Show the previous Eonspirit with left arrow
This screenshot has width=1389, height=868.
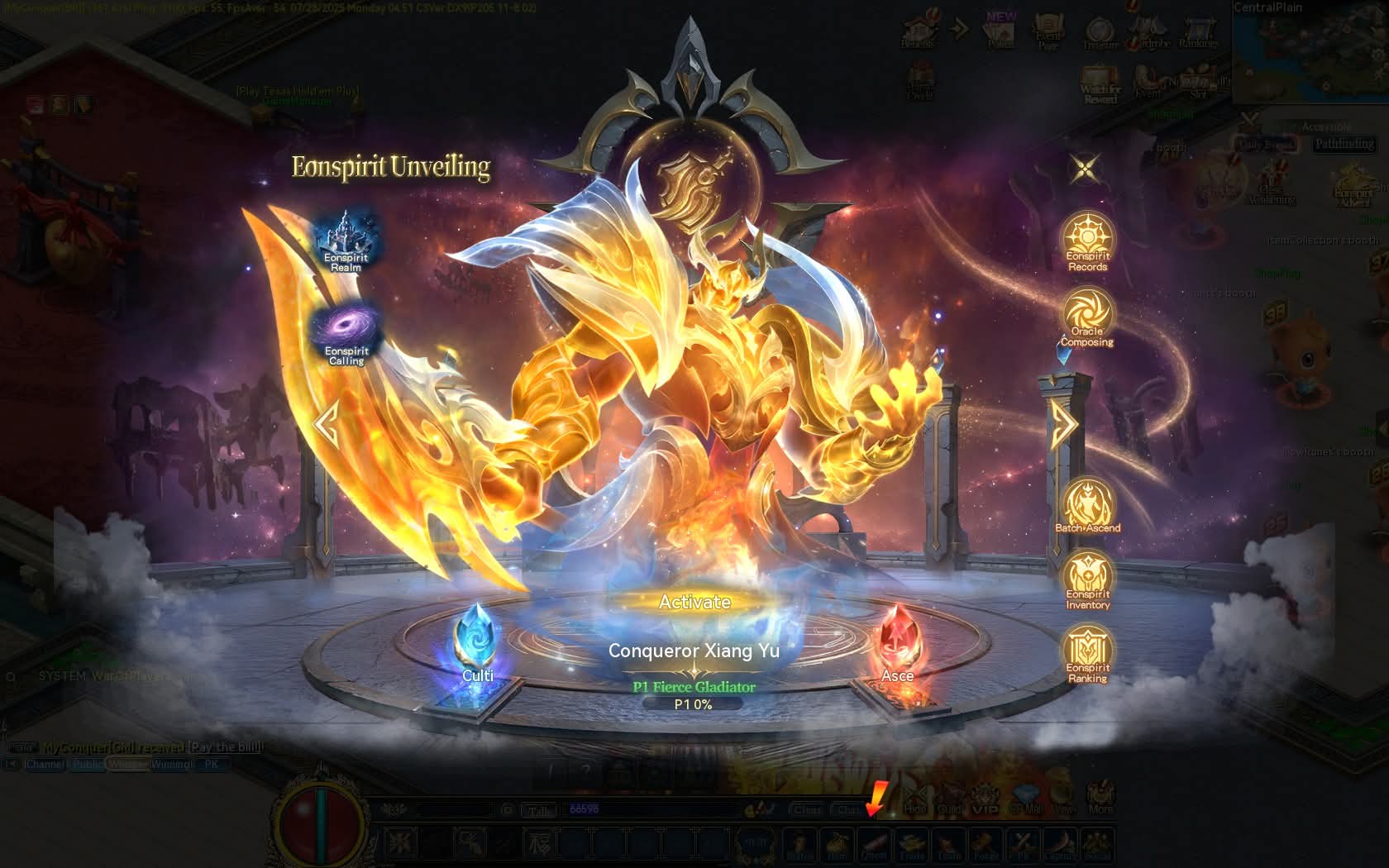(327, 424)
